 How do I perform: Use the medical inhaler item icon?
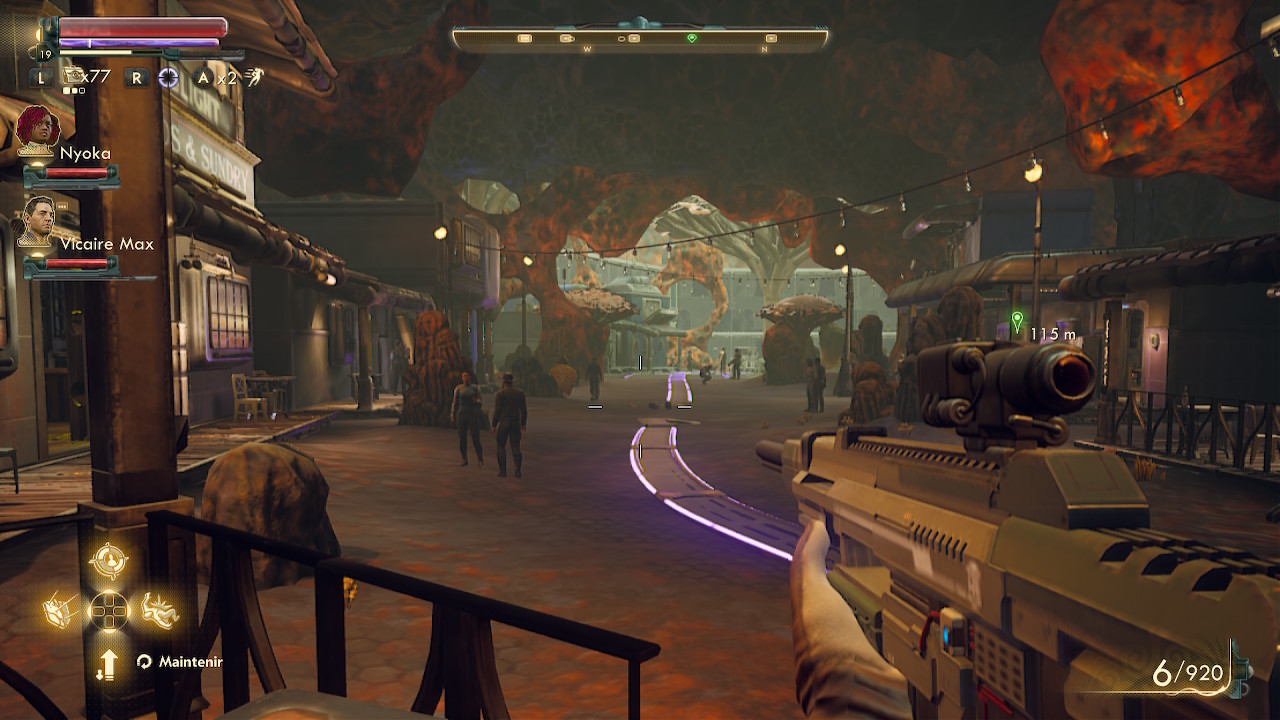point(74,76)
